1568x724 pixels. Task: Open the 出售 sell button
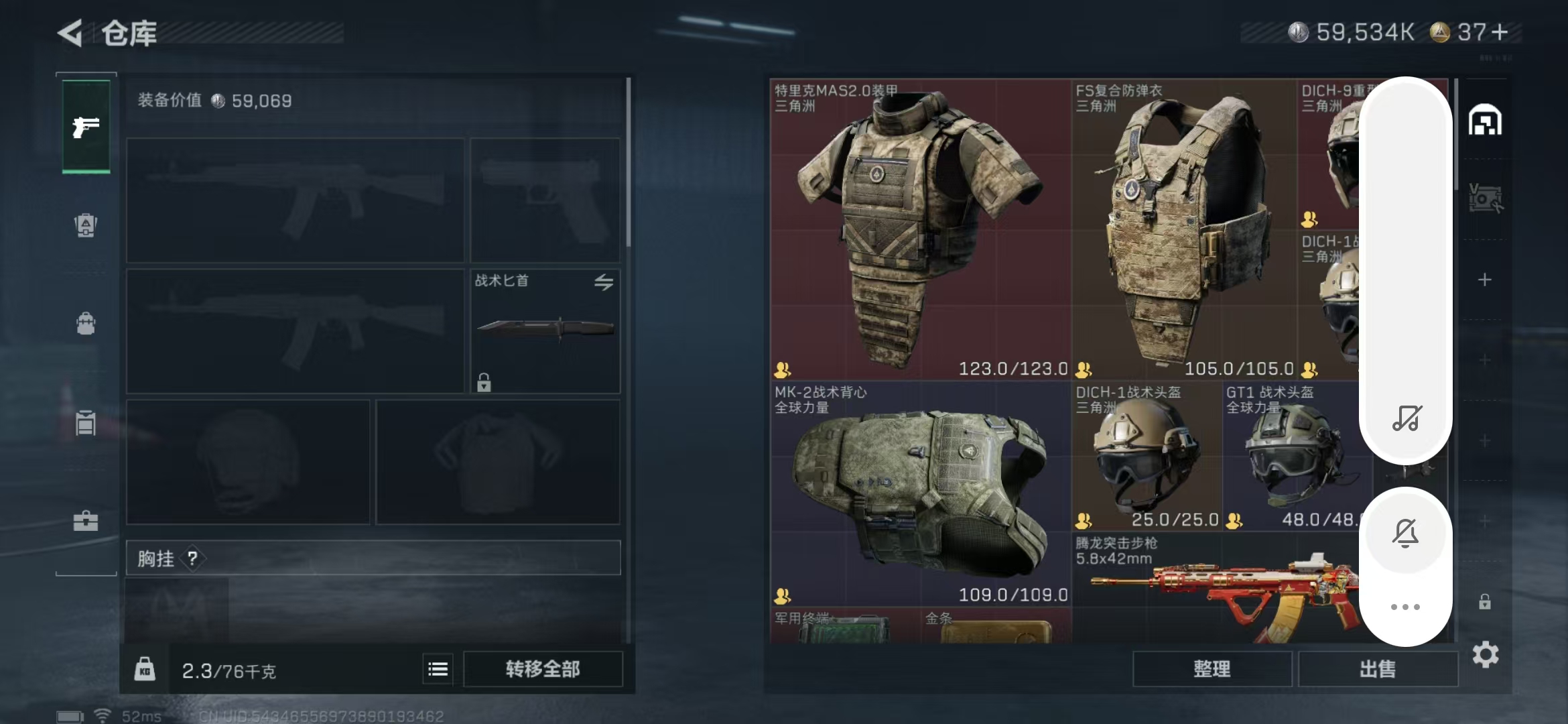click(1378, 669)
